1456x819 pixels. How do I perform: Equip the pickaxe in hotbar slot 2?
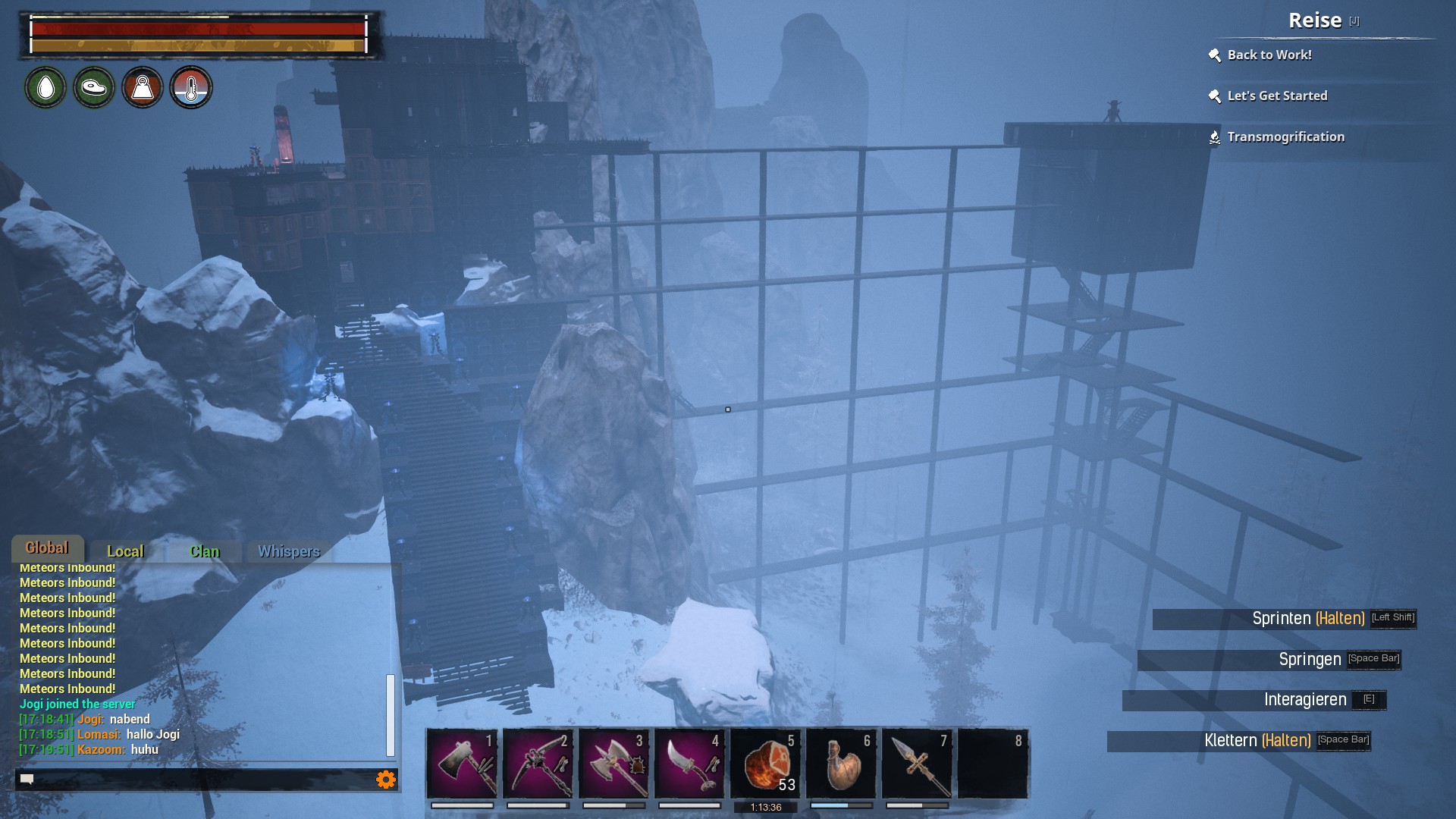(538, 763)
